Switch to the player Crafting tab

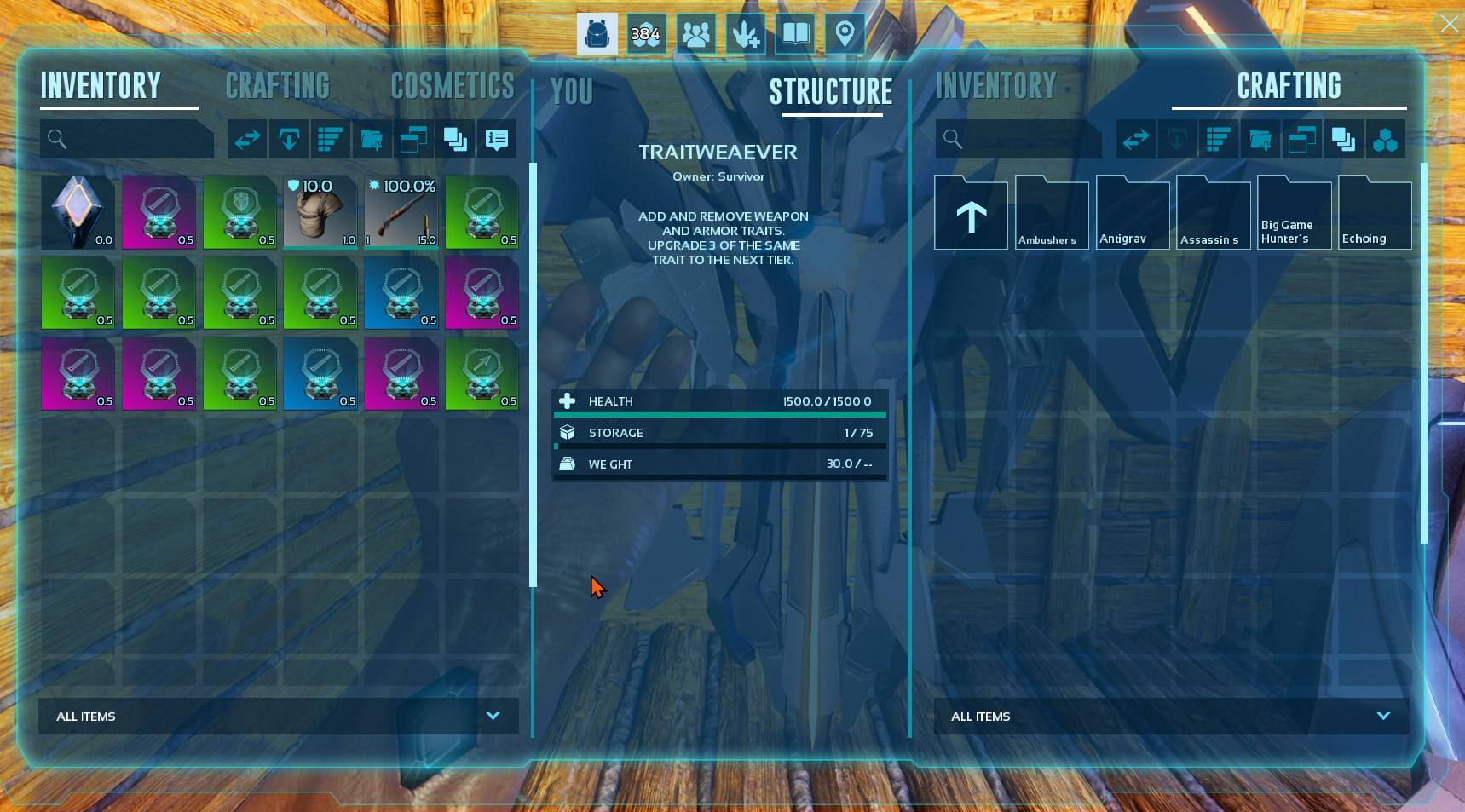277,86
